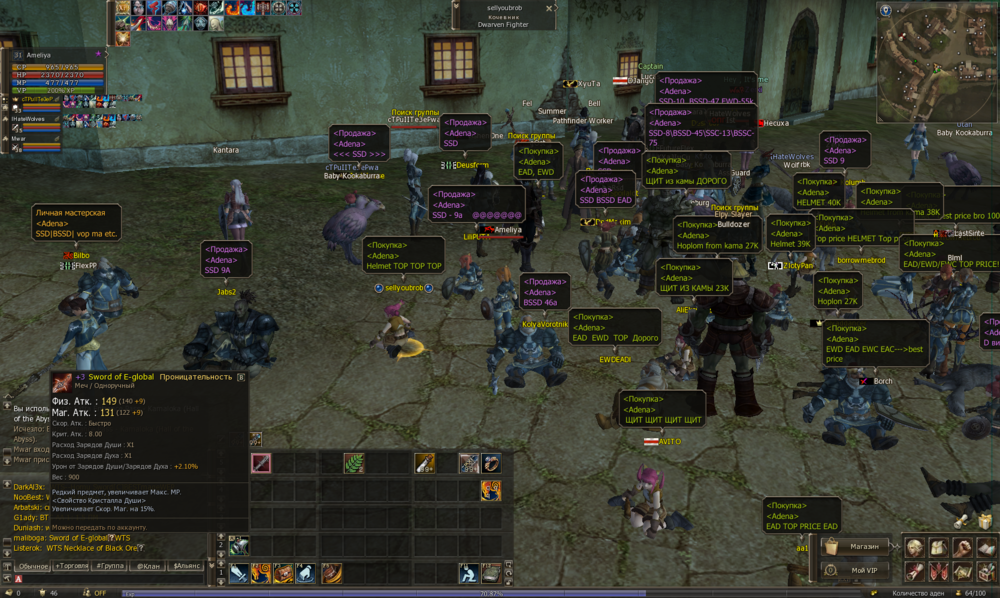Screen dimensions: 1000x598
Task: Open the quest scroll menu icon
Action: pyautogui.click(x=915, y=571)
